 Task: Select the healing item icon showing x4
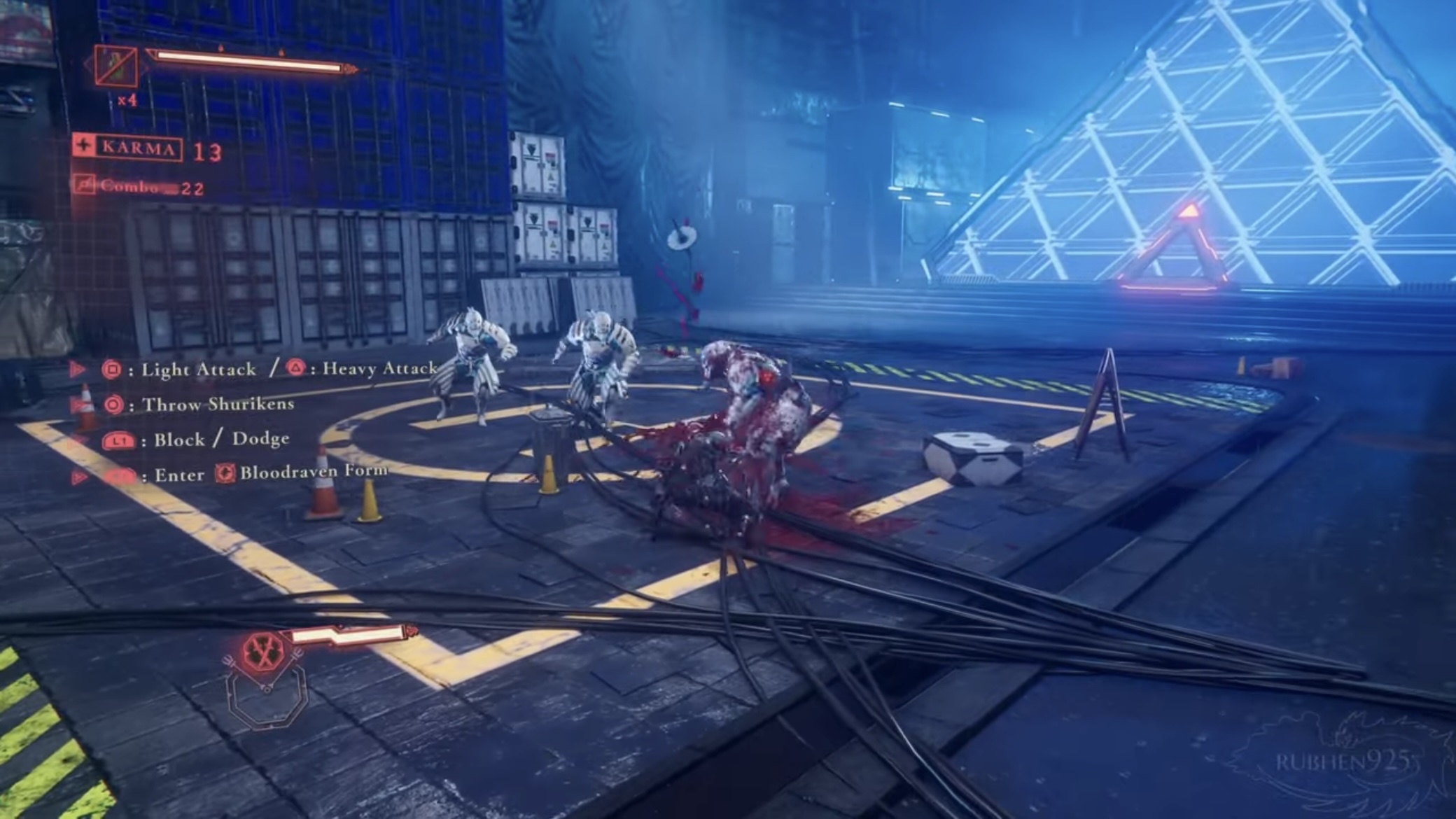pos(115,66)
